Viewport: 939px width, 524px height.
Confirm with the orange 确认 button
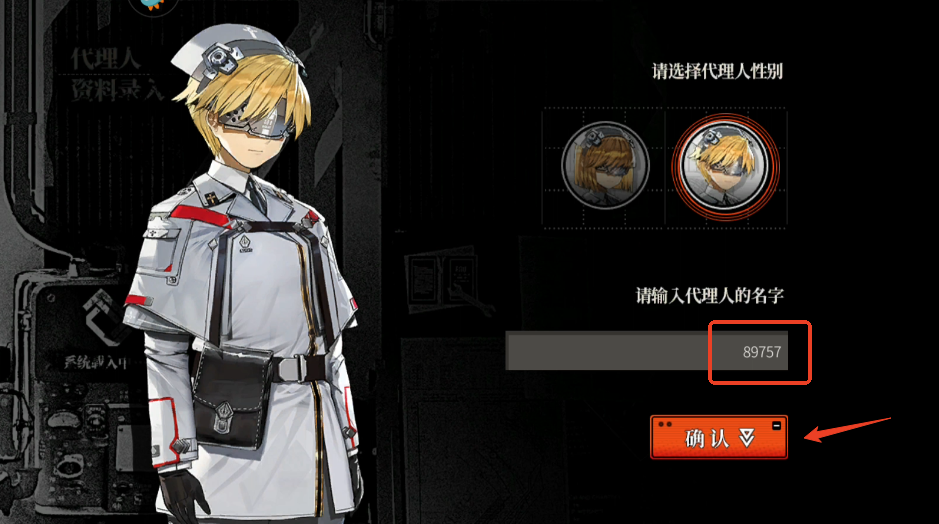pyautogui.click(x=718, y=437)
